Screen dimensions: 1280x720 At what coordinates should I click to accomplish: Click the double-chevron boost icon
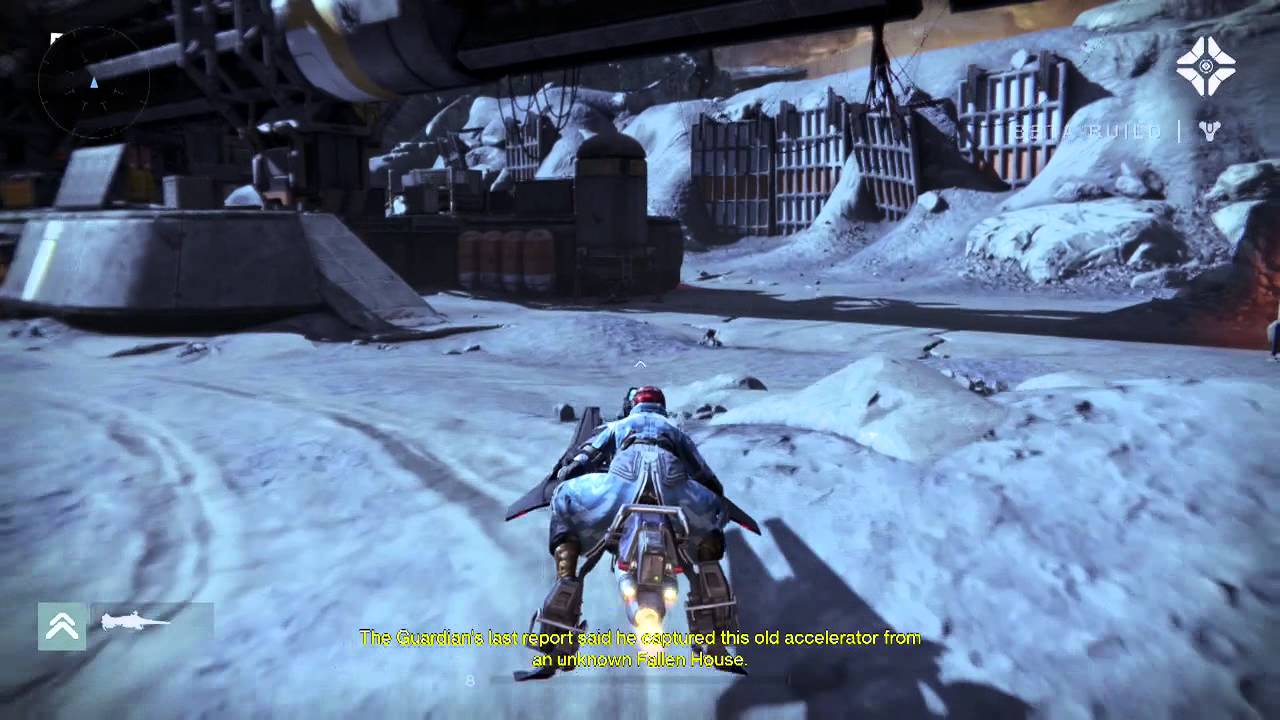pos(62,626)
